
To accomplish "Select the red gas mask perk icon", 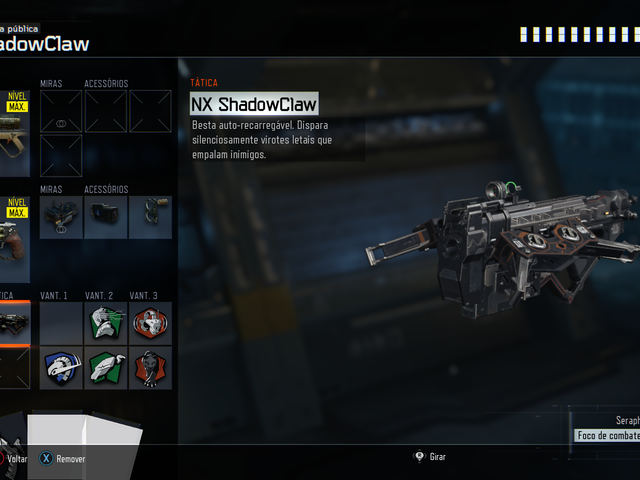I will pyautogui.click(x=150, y=323).
